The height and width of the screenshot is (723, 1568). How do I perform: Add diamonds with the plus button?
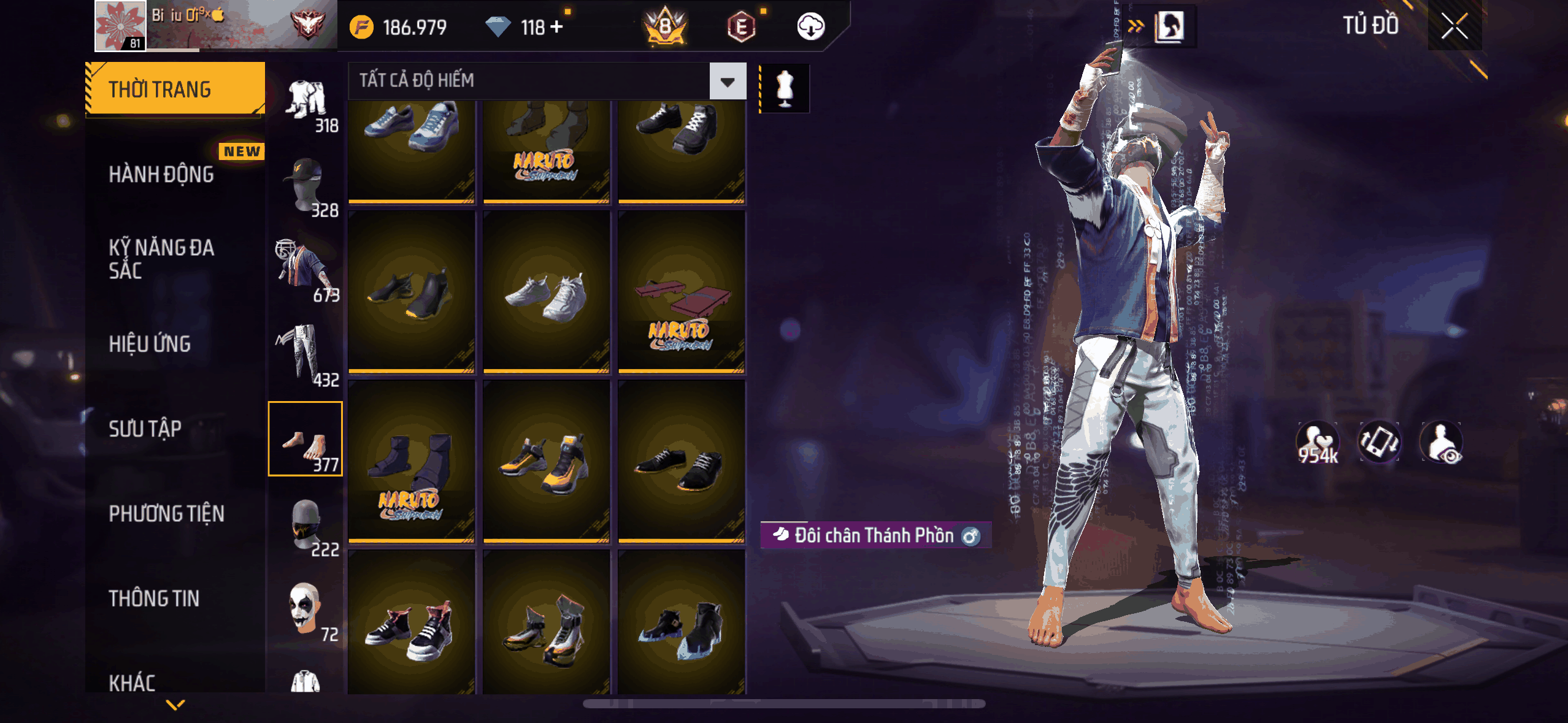[556, 27]
